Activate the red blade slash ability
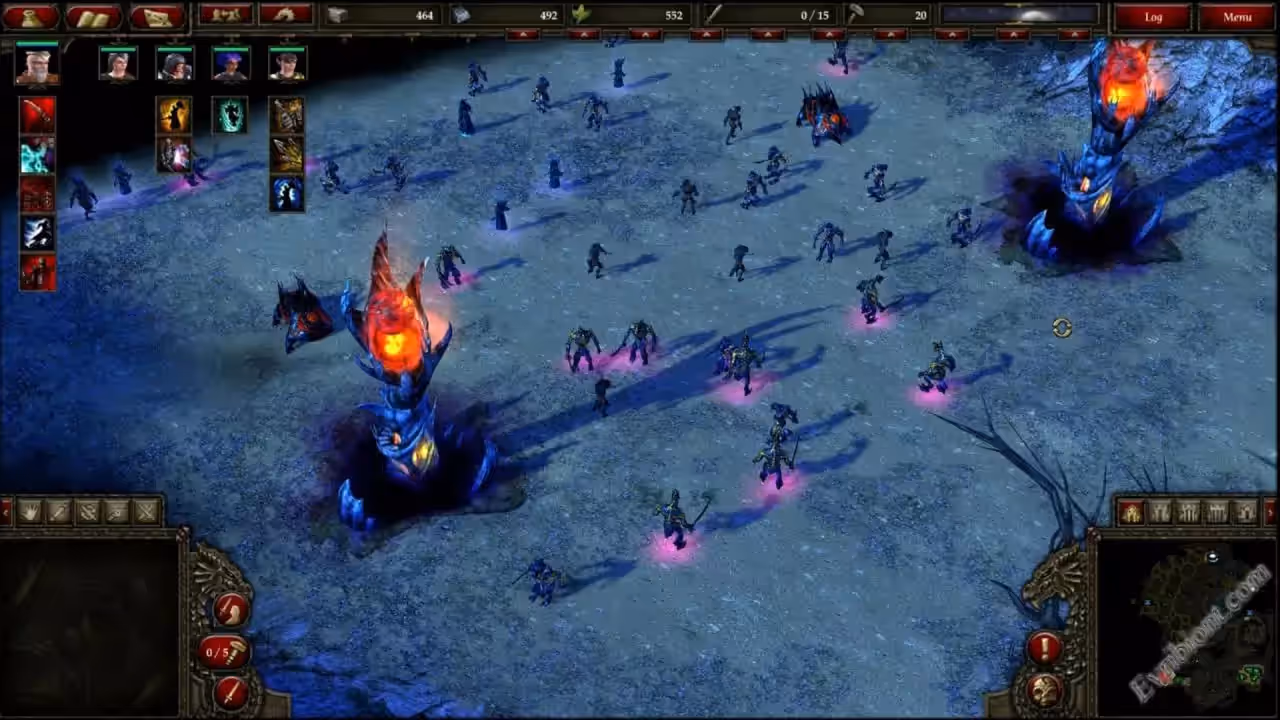This screenshot has width=1280, height=720. 37,115
